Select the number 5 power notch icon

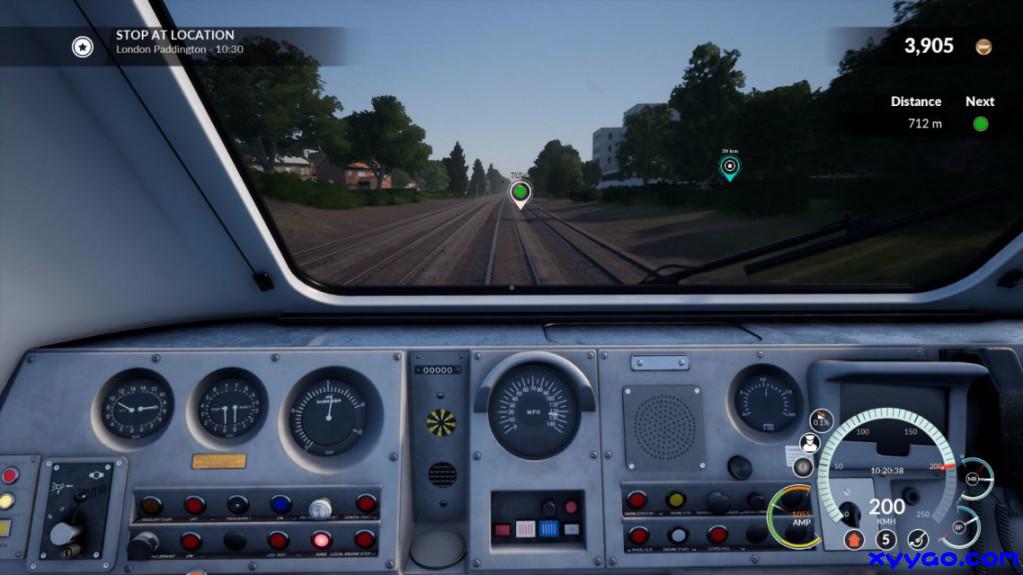click(885, 539)
